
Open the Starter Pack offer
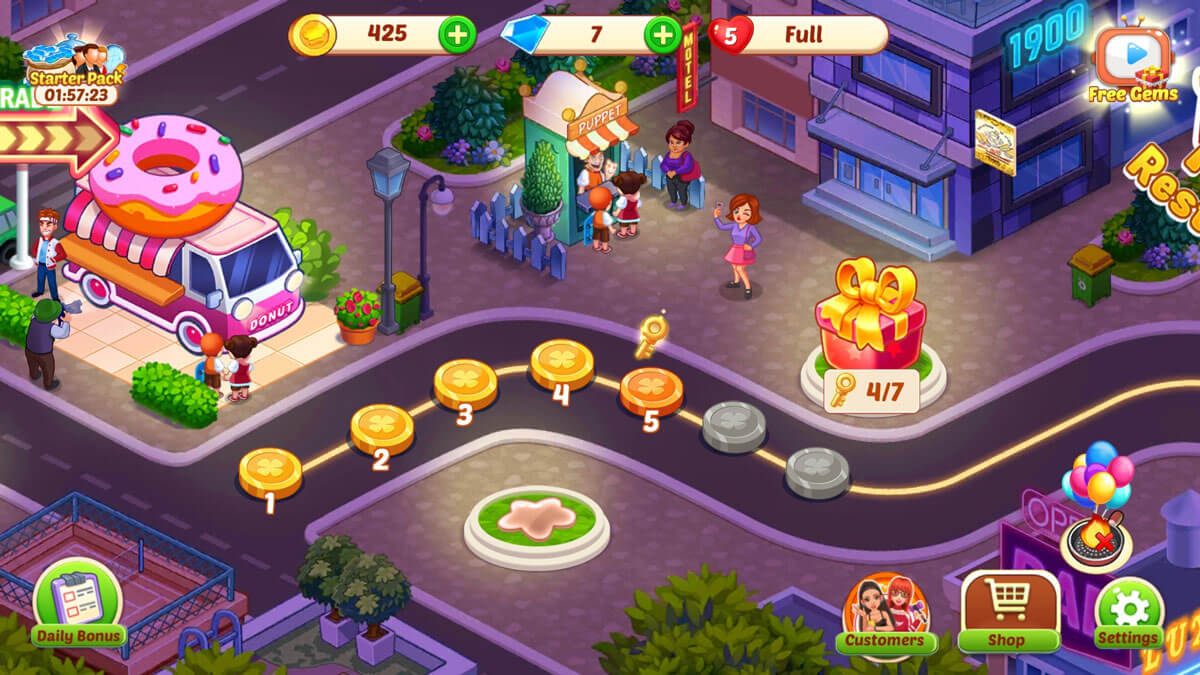pyautogui.click(x=74, y=72)
